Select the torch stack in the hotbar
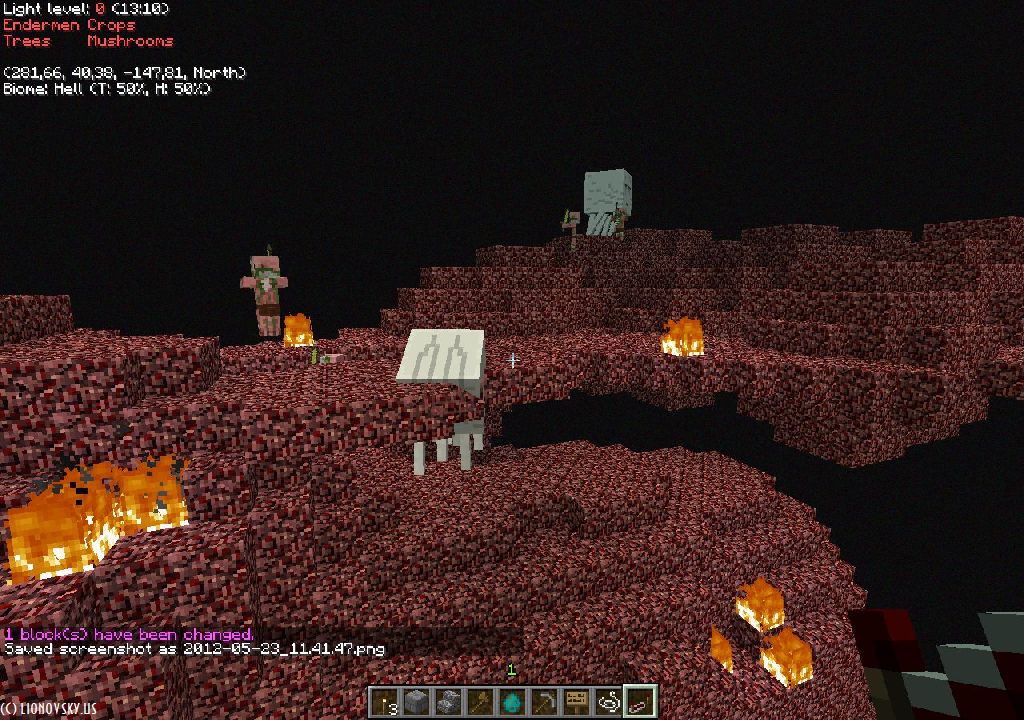The image size is (1024, 720). point(386,702)
